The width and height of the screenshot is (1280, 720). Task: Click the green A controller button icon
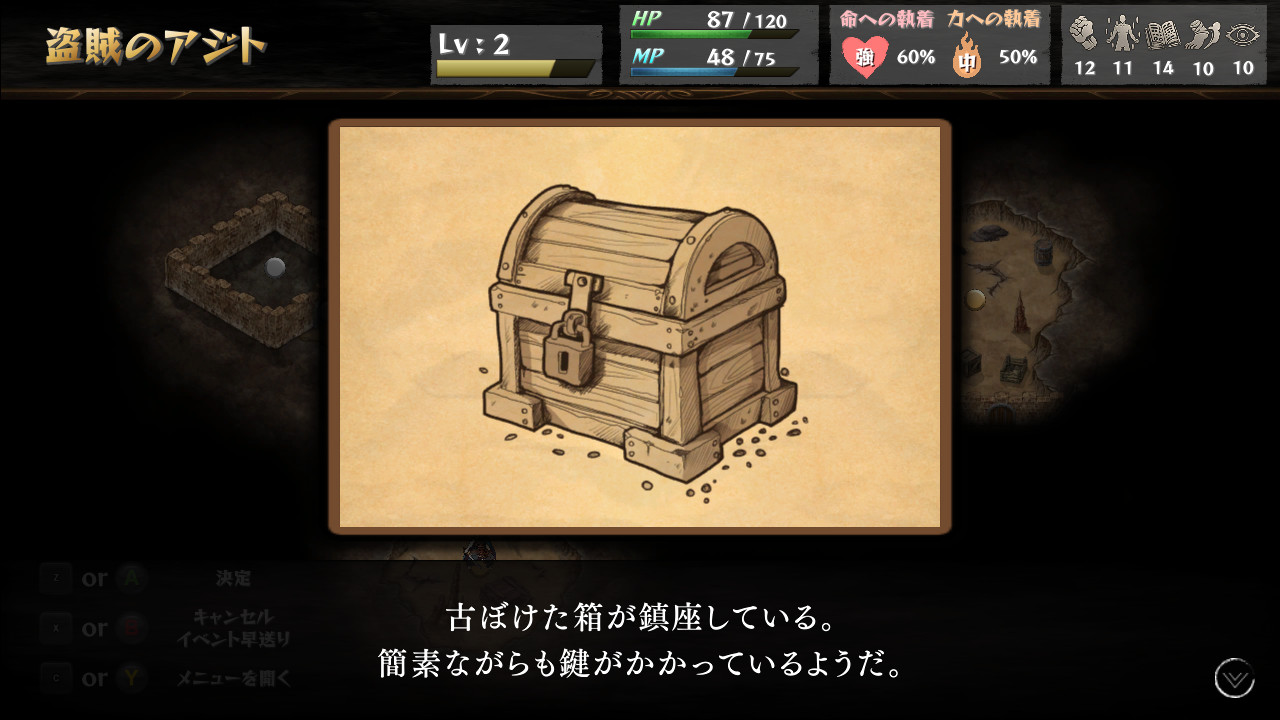coord(129,578)
